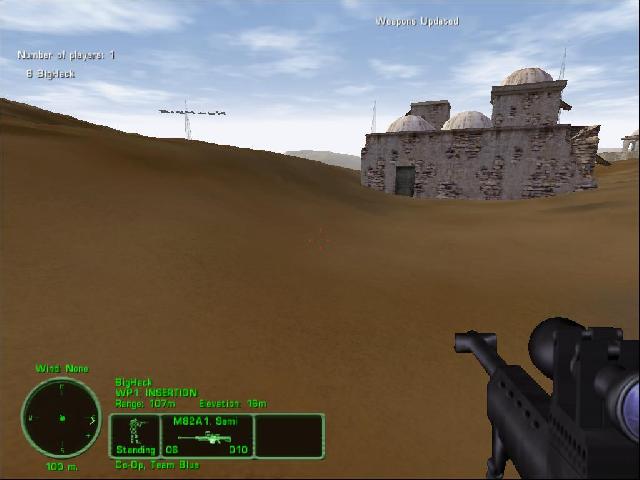Select the Standing stance soldier icon
This screenshot has height=480, width=640.
point(134,436)
